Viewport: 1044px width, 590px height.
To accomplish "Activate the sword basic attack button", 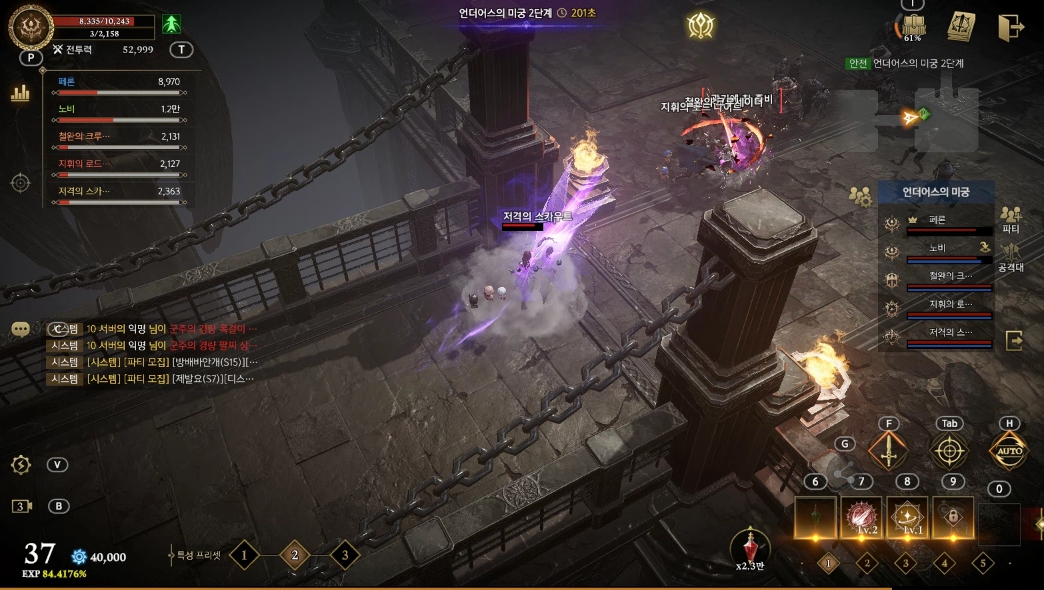I will click(887, 451).
